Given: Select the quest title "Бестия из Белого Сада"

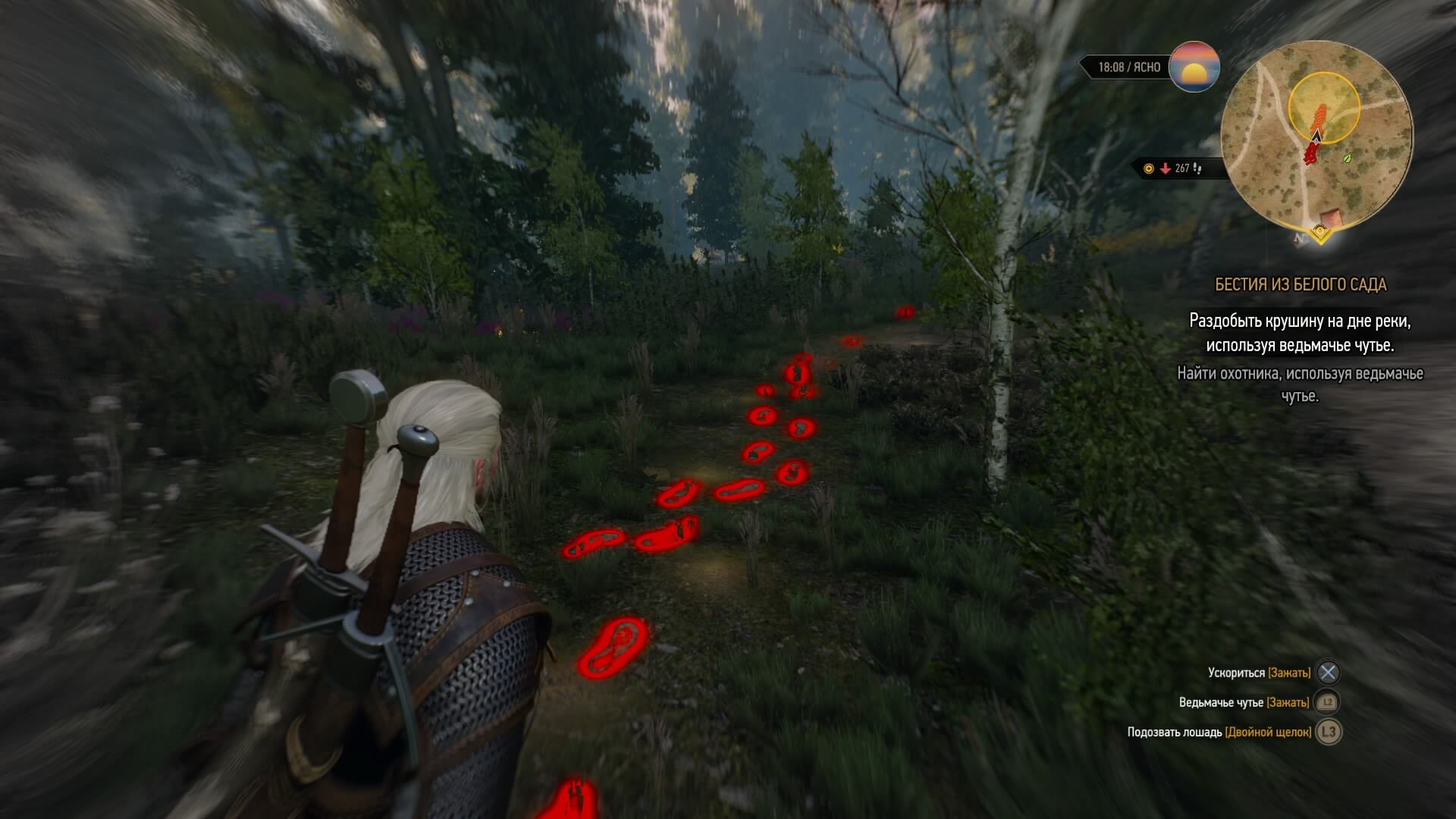Looking at the screenshot, I should click(1300, 284).
